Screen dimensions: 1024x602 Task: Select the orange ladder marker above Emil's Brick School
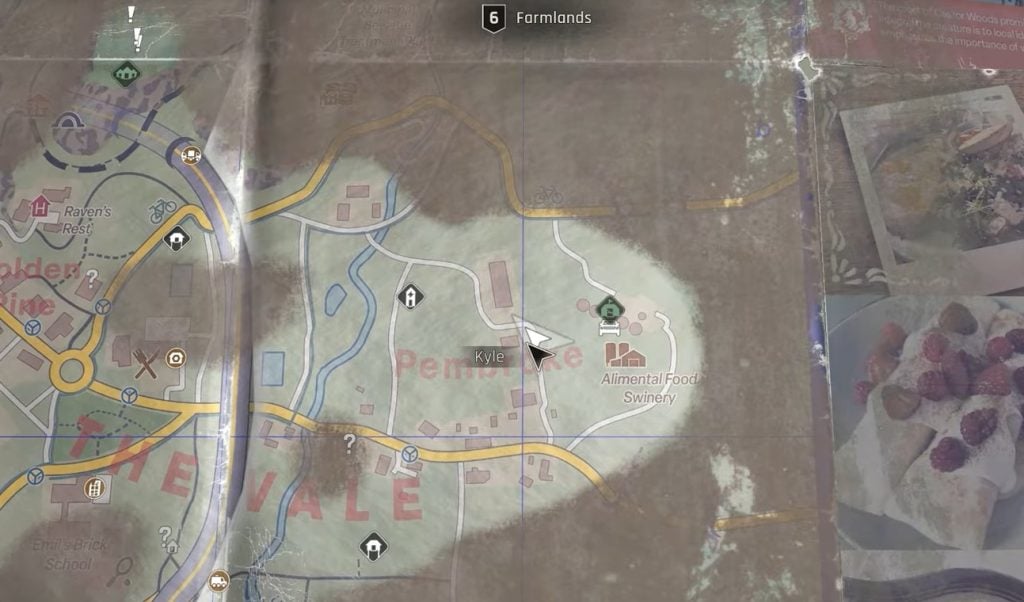[93, 489]
